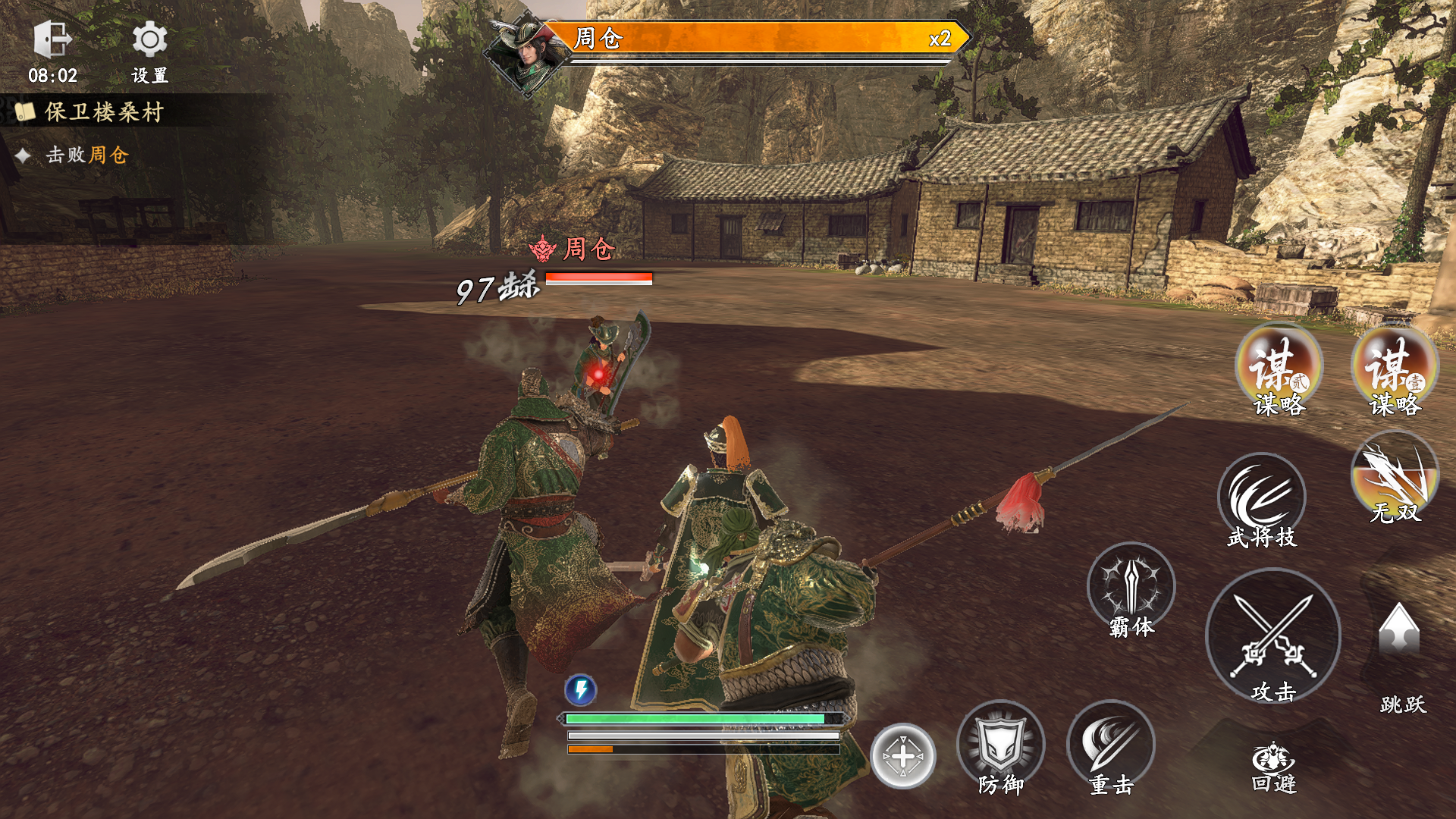The image size is (1456, 819).
Task: Click the blue lightning buff icon
Action: [581, 689]
